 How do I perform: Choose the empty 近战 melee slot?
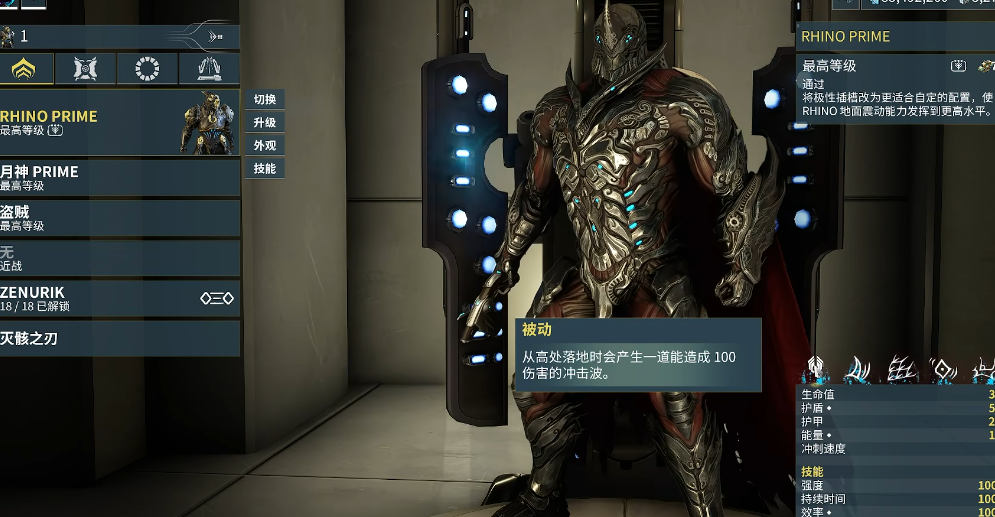point(120,259)
